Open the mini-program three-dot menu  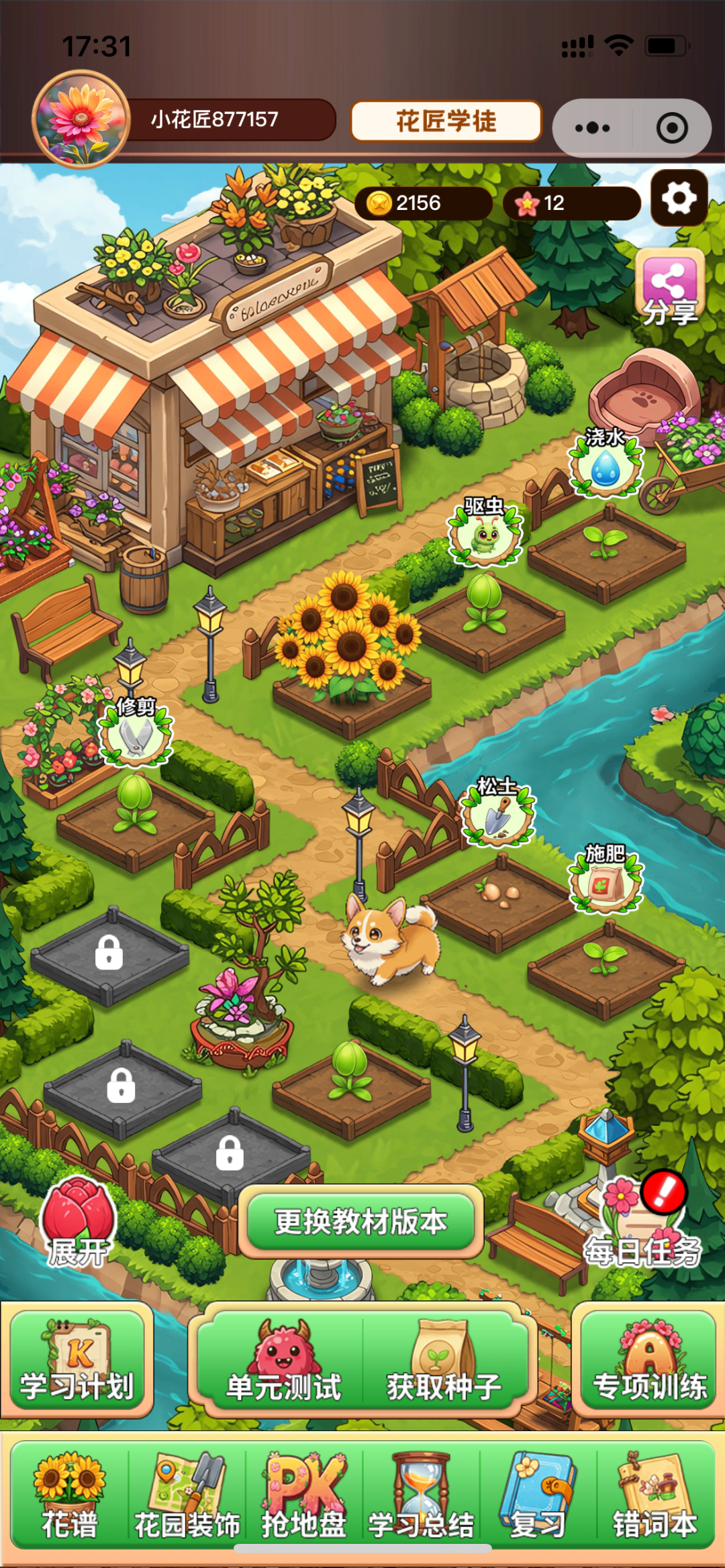pos(592,127)
